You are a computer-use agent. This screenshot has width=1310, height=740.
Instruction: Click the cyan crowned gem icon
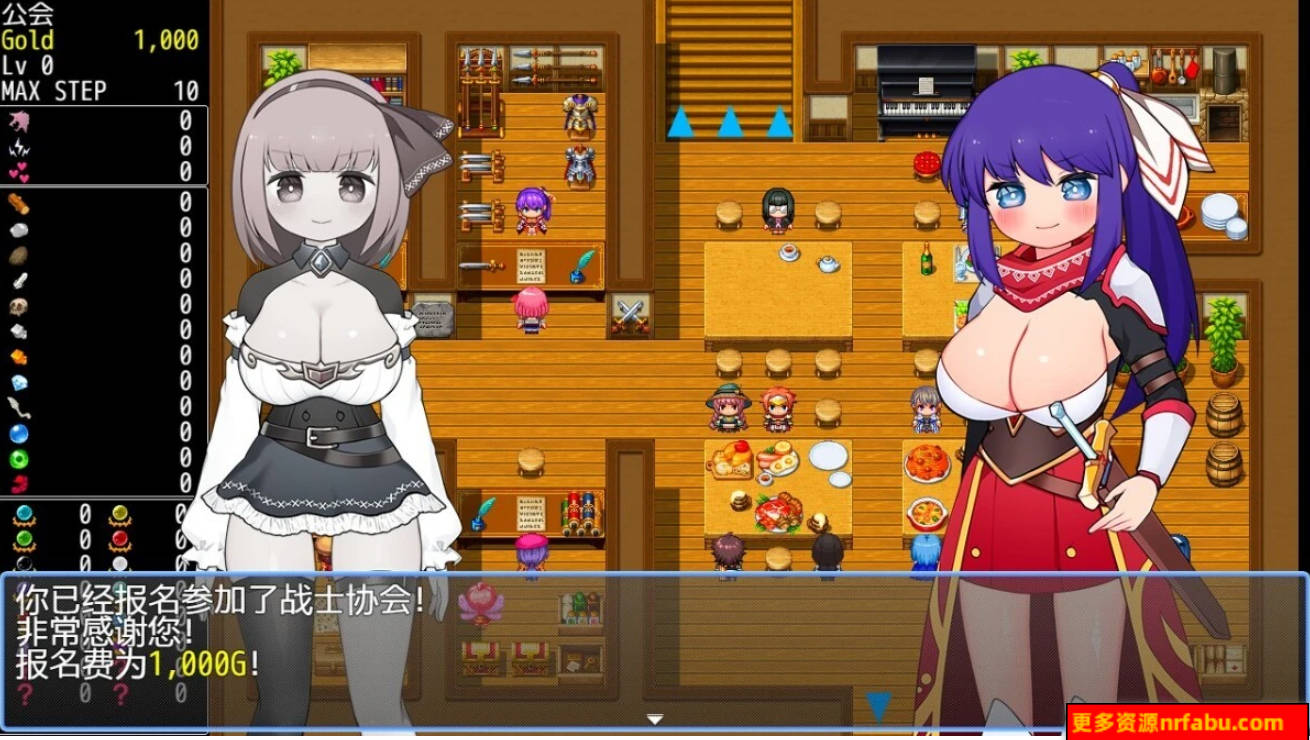(23, 513)
